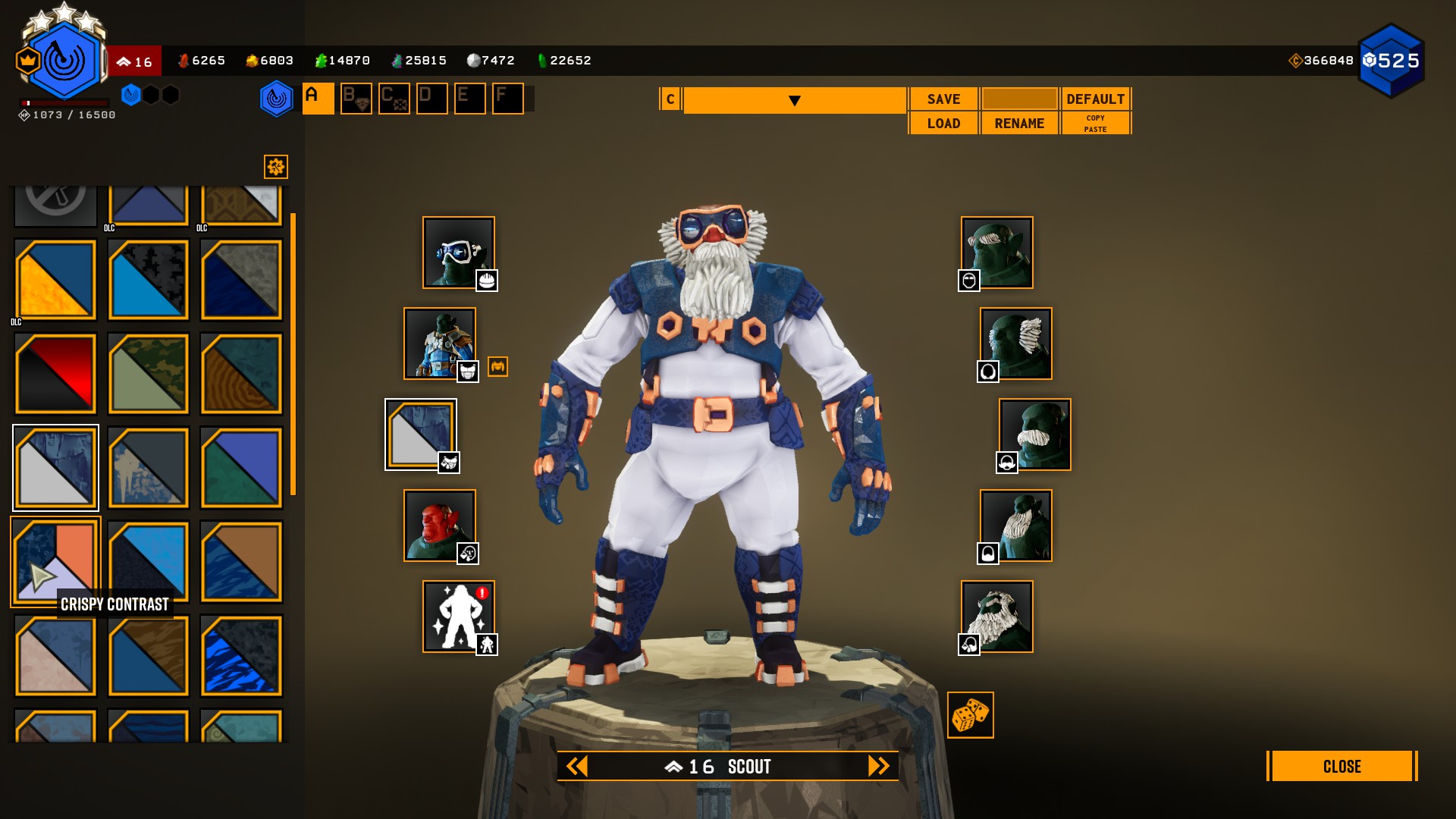Open the victory pose slot
Screen dimensions: 1456x819
(458, 617)
